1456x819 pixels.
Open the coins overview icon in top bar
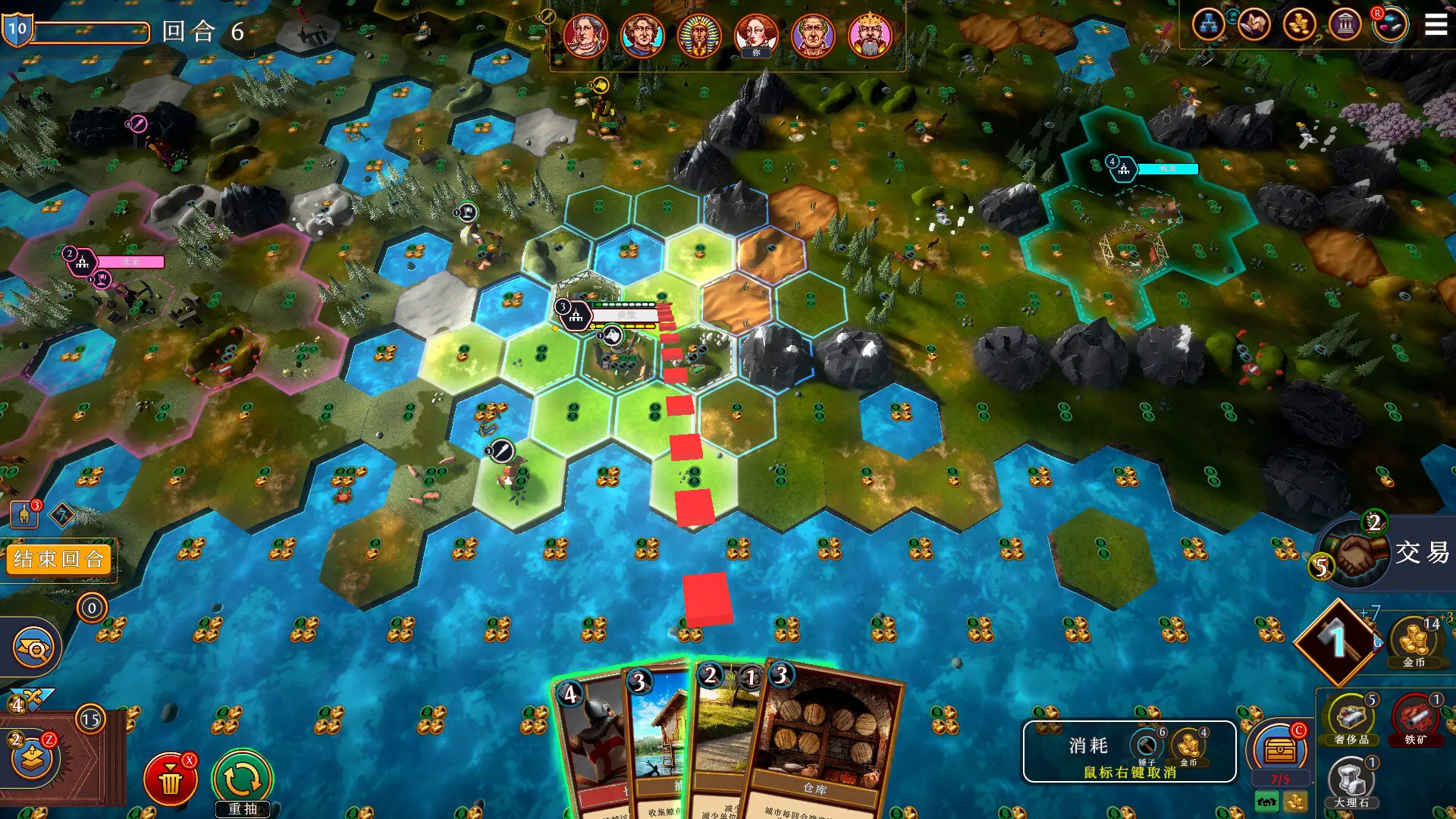1302,25
